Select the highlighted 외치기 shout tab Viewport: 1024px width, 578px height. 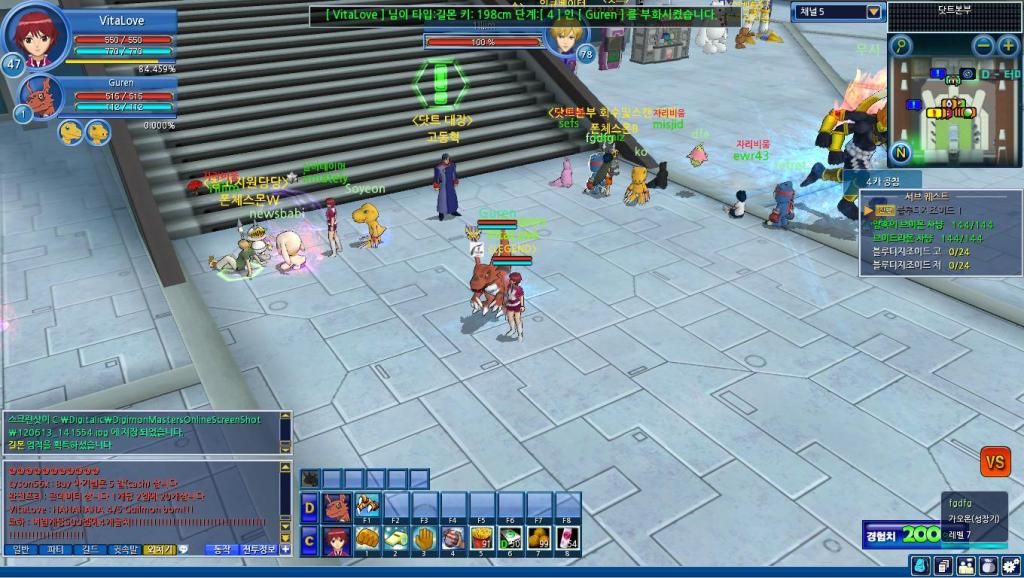coord(158,549)
